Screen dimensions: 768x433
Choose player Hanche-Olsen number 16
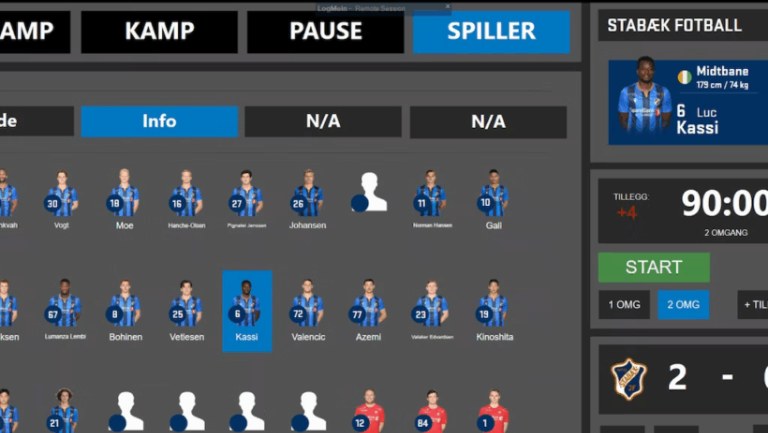click(186, 198)
